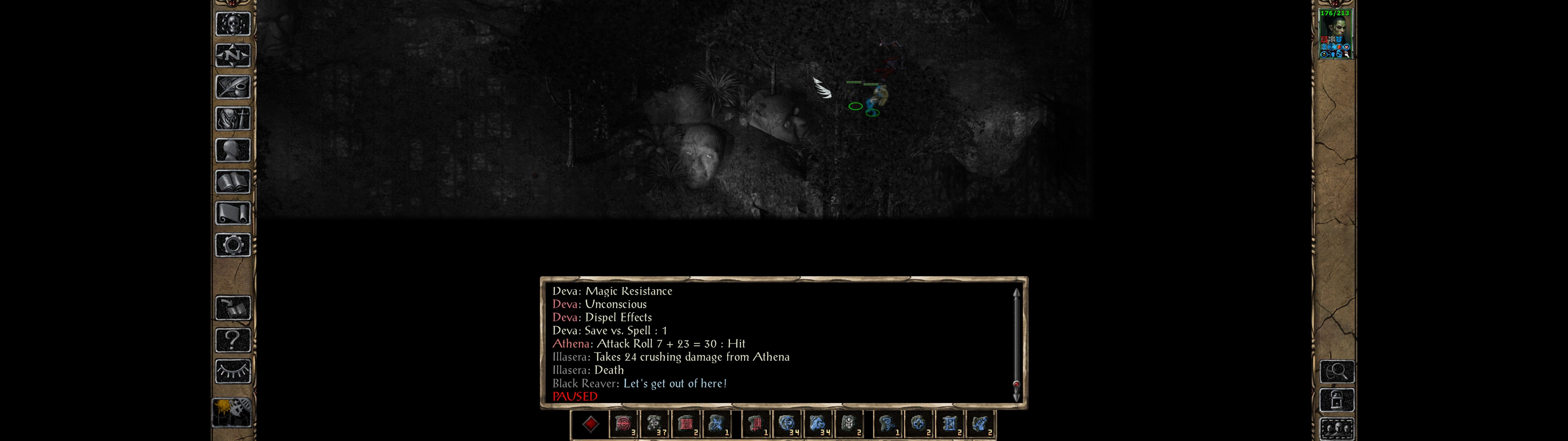Open the area map compass button
Viewport: 1568px width, 441px height.
point(232,55)
